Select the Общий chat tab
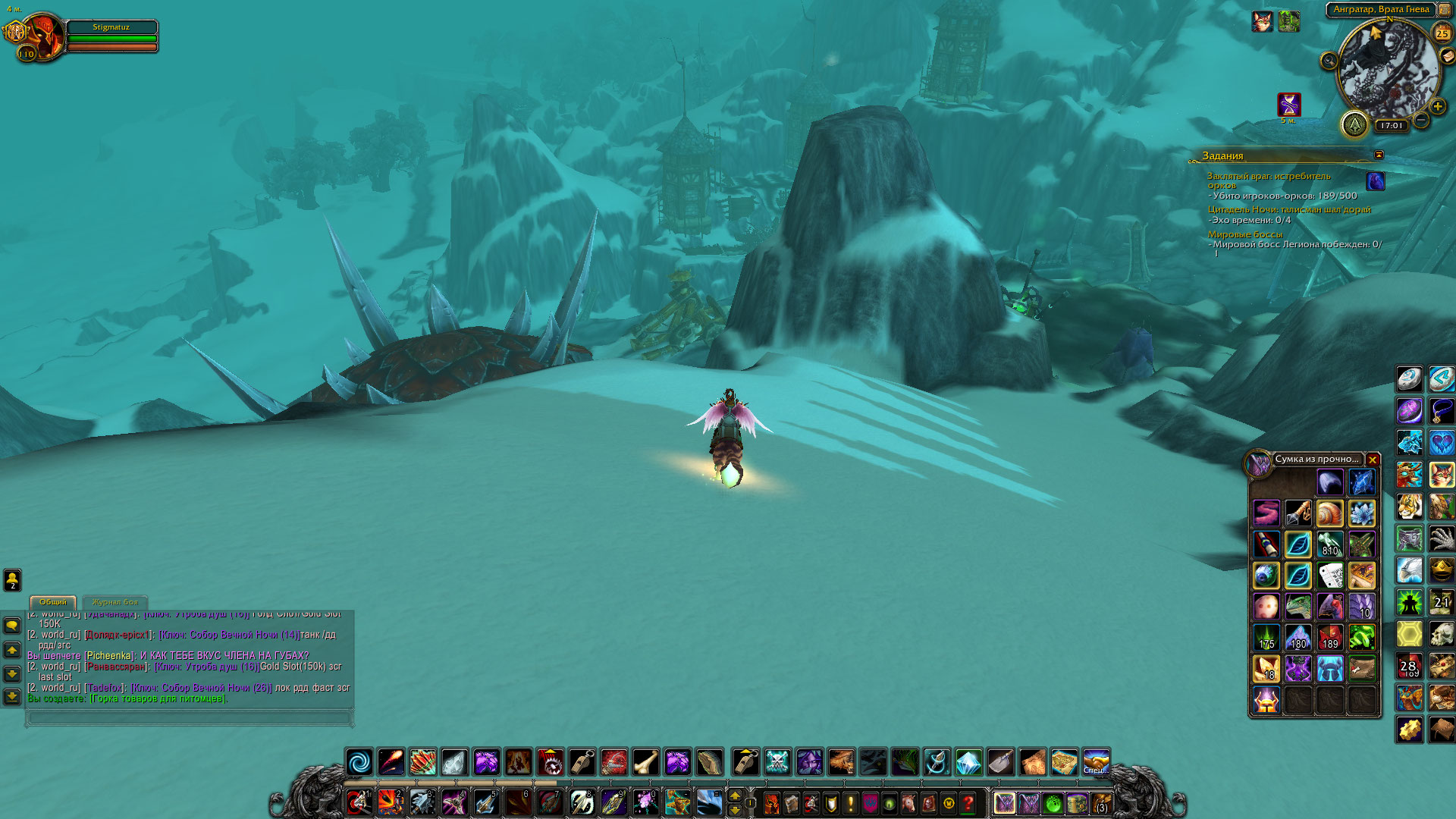 (x=53, y=602)
